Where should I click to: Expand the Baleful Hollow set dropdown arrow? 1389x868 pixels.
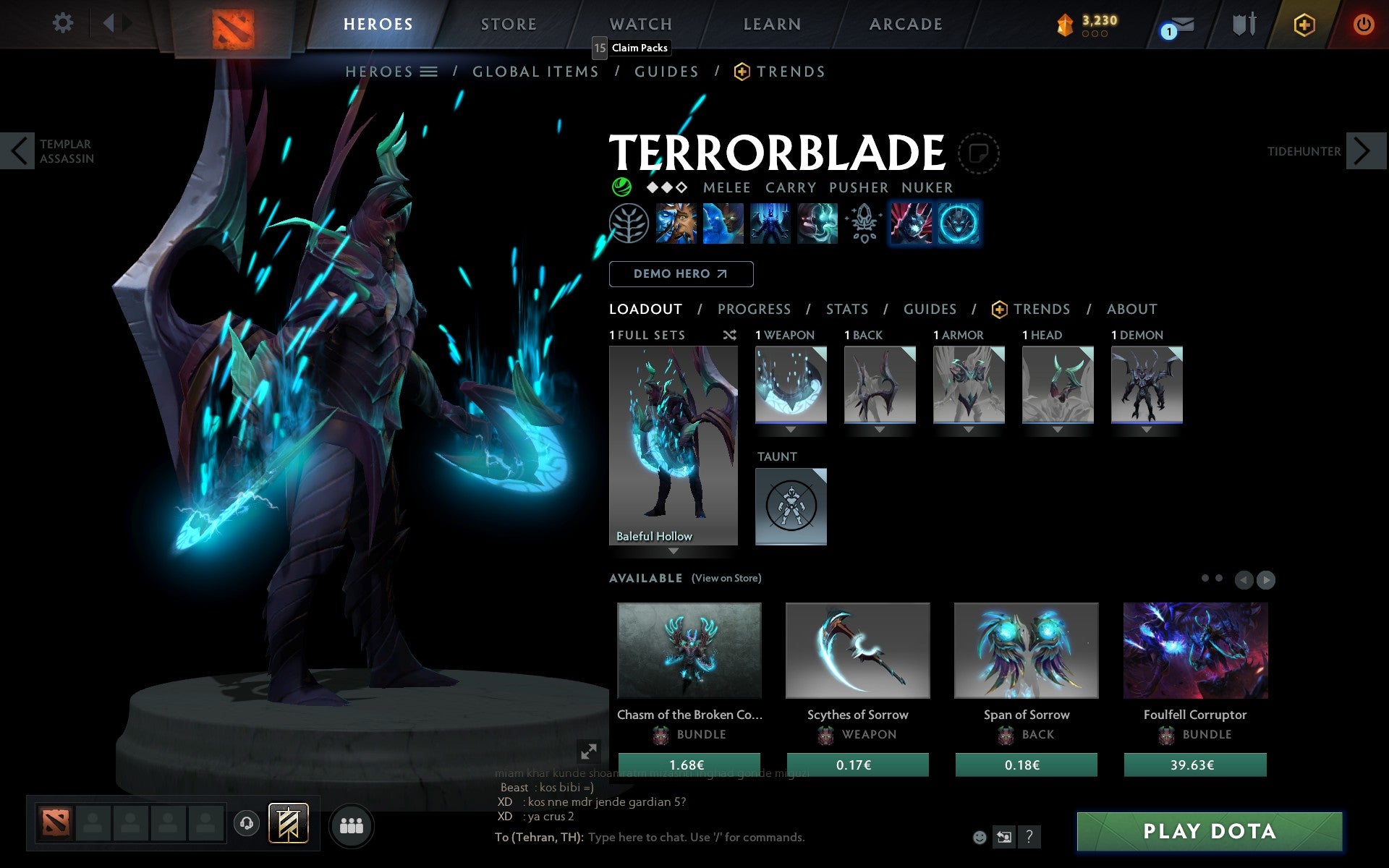point(674,551)
